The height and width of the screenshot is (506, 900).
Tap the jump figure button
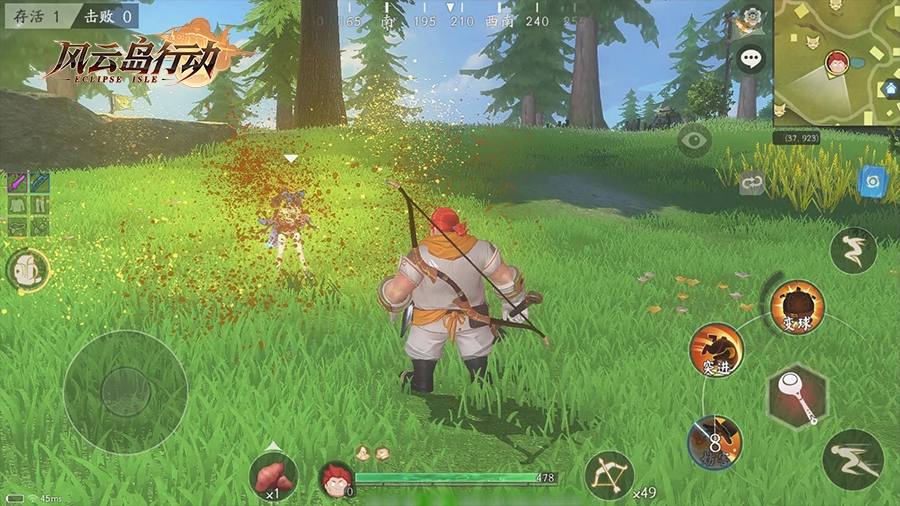pos(853,251)
